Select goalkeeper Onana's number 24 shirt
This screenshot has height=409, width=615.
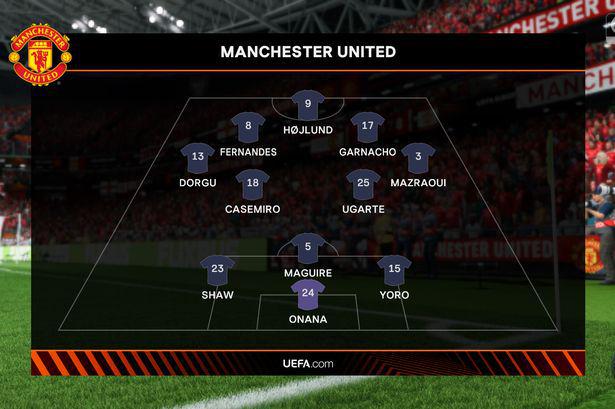pyautogui.click(x=308, y=294)
